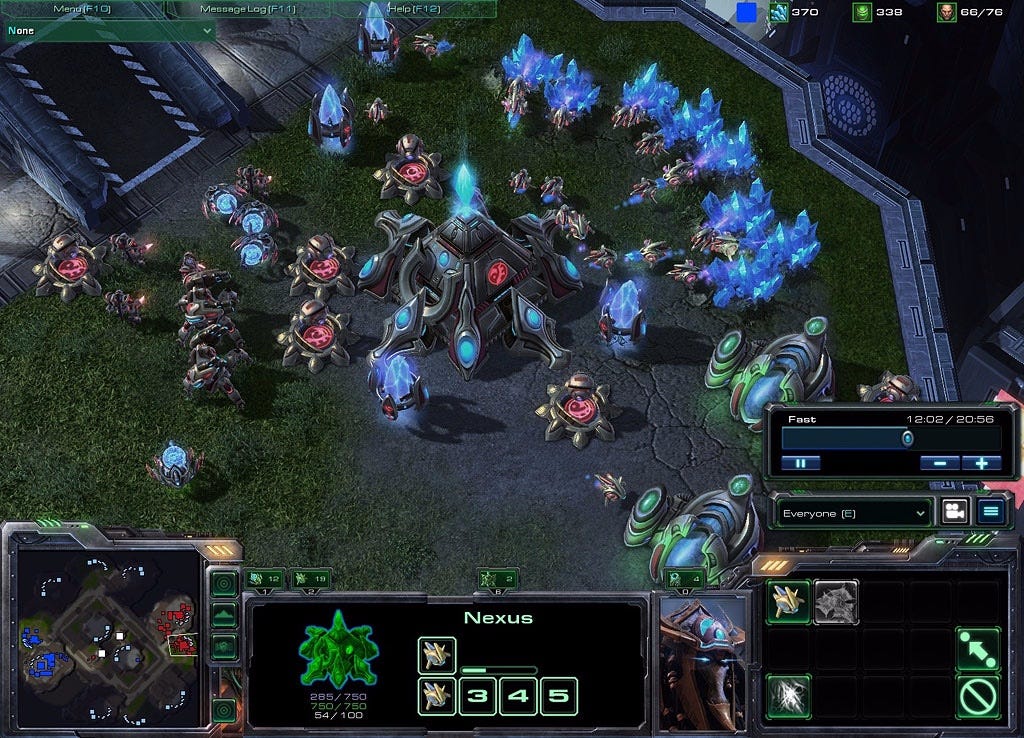Click the blue list-panel button beside the camera

pyautogui.click(x=991, y=512)
